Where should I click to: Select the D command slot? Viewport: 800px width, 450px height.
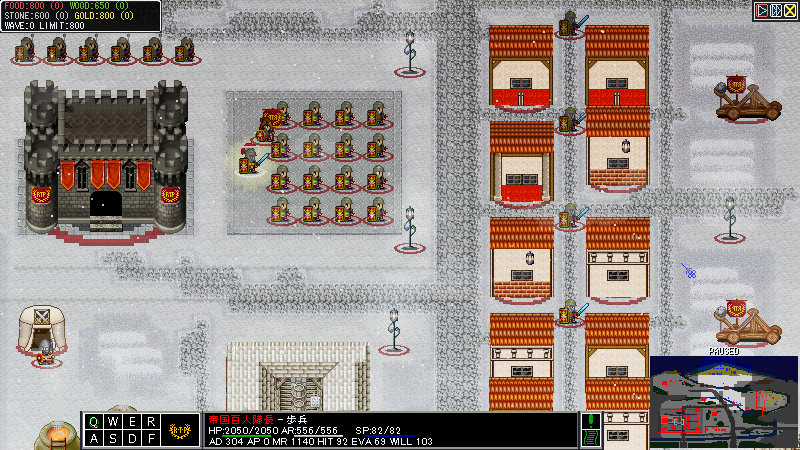pyautogui.click(x=131, y=438)
